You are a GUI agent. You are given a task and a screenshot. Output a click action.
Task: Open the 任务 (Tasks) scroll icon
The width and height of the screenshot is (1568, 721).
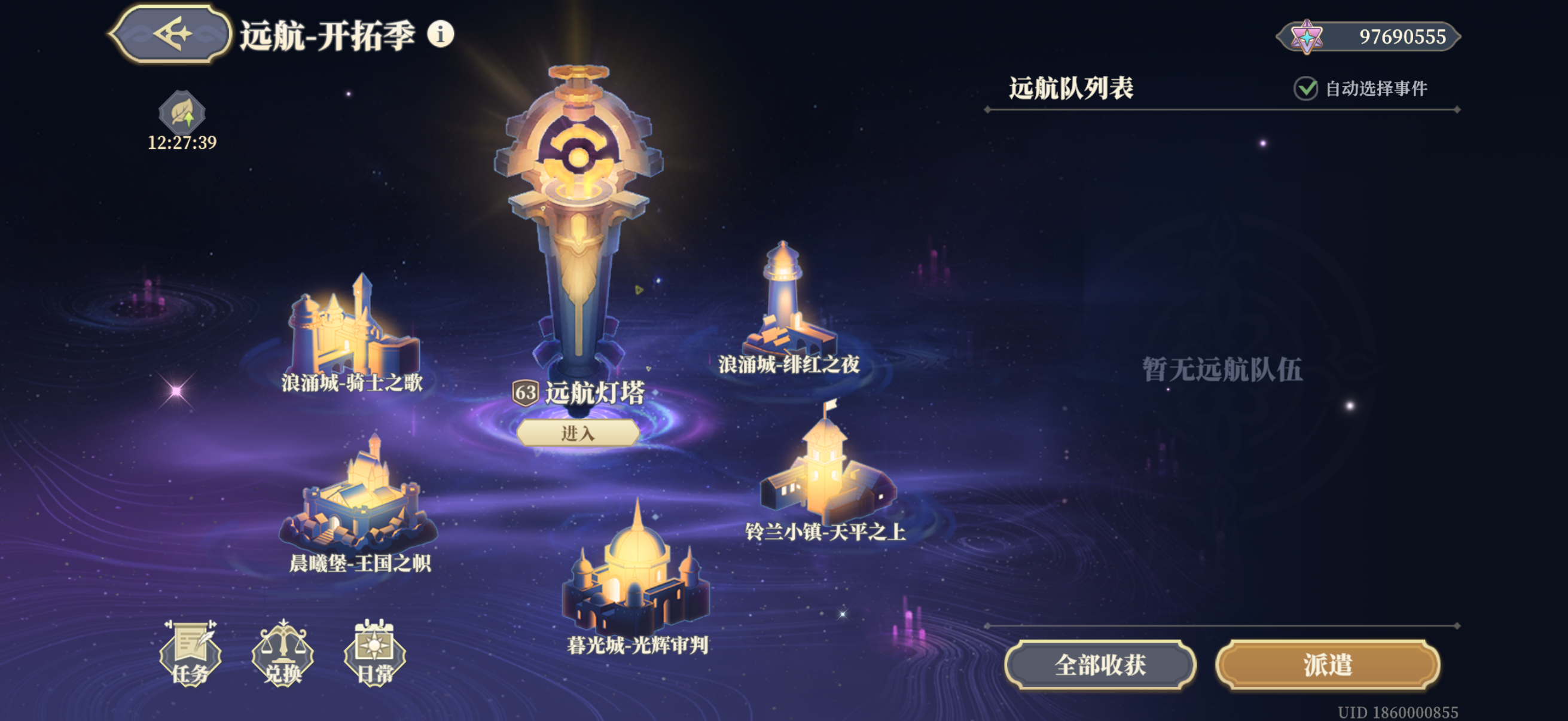coord(190,653)
